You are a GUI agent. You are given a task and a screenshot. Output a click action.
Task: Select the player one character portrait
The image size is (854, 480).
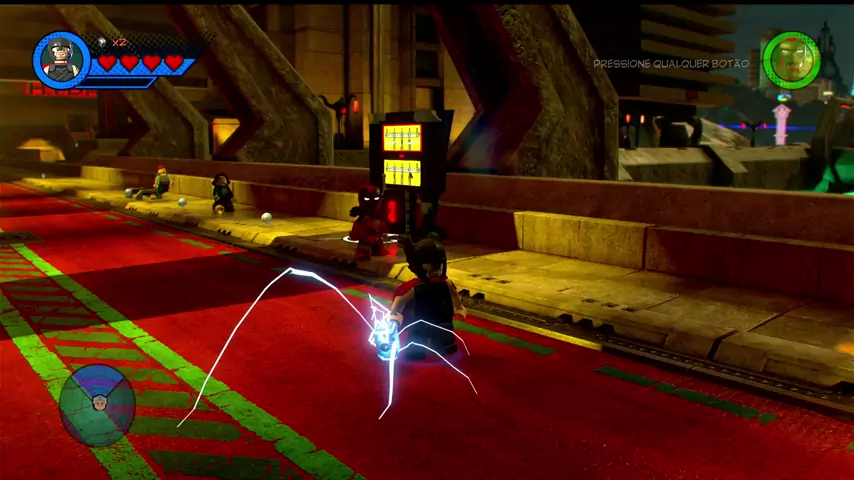coord(62,60)
